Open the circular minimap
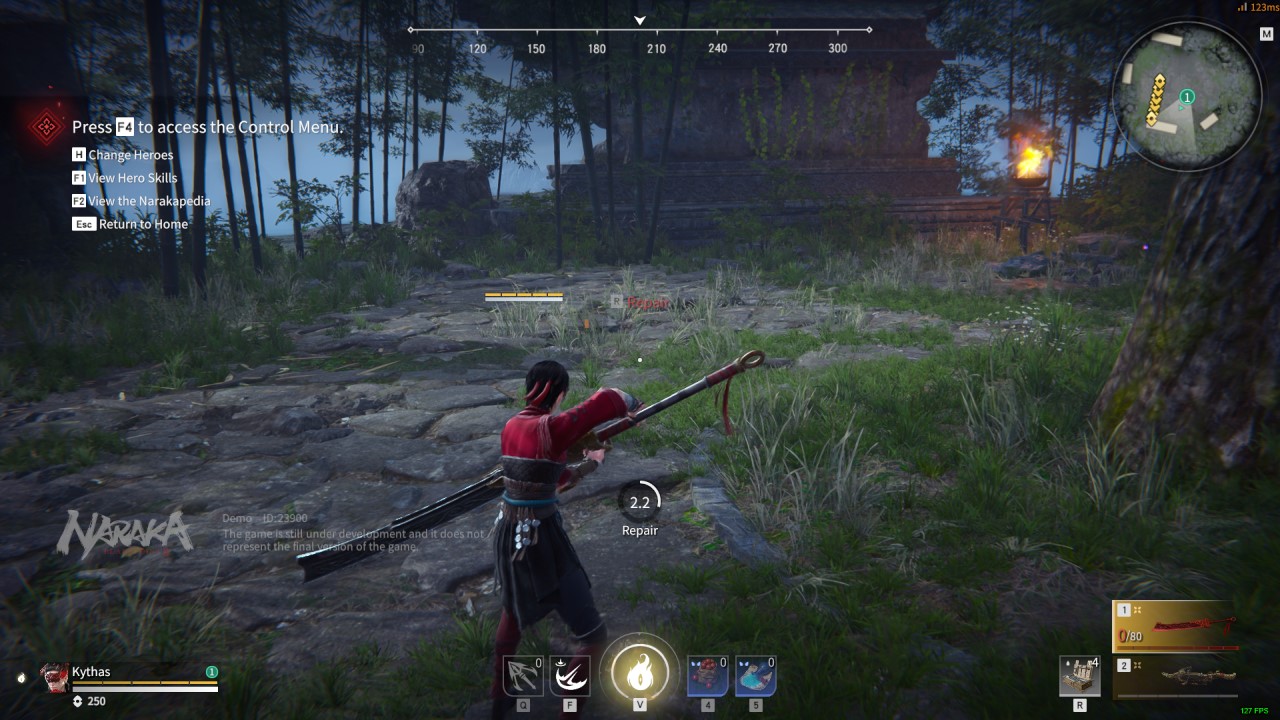This screenshot has height=720, width=1280. (1187, 96)
